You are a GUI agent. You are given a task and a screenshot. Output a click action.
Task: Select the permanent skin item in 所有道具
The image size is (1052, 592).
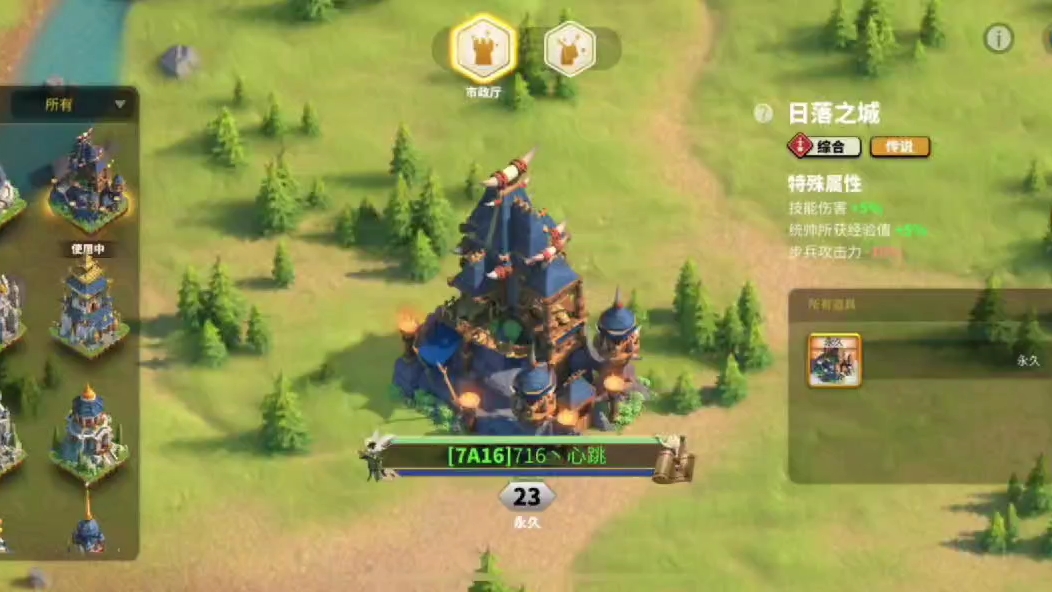(x=834, y=360)
